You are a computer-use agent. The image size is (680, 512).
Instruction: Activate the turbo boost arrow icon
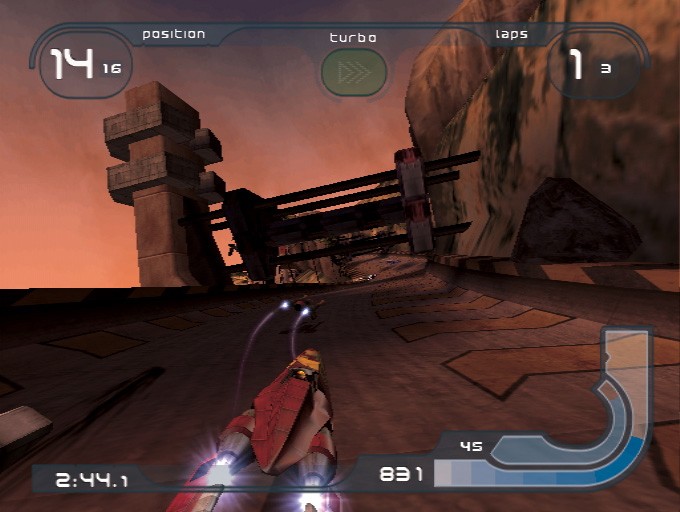click(353, 72)
